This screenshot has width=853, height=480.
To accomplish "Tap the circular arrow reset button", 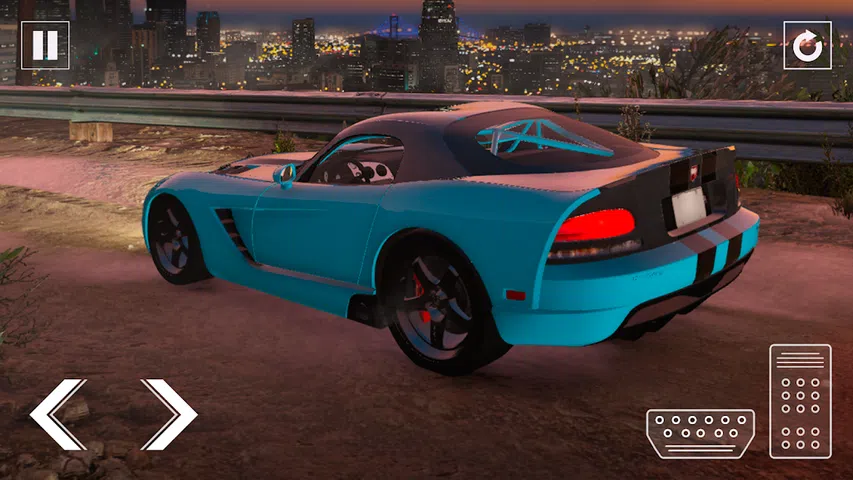I will pyautogui.click(x=807, y=46).
